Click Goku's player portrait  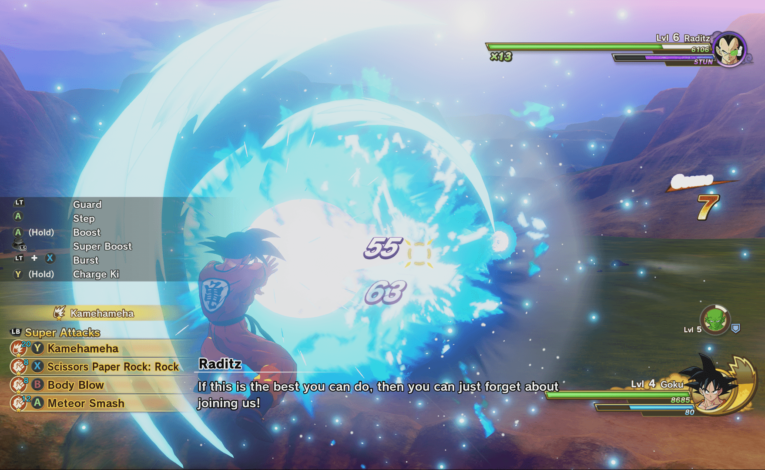click(x=712, y=385)
